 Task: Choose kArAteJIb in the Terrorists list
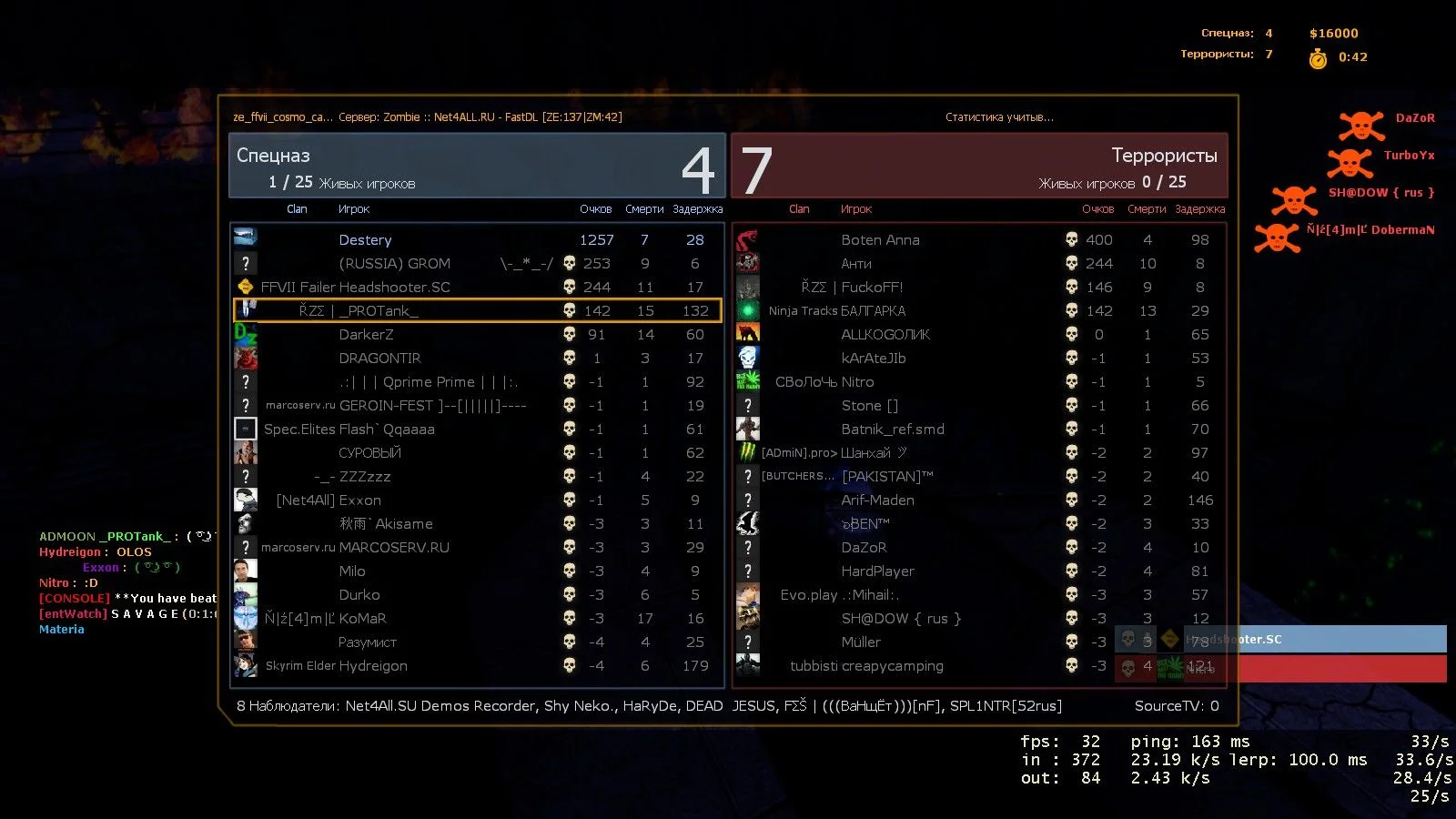[x=979, y=358]
